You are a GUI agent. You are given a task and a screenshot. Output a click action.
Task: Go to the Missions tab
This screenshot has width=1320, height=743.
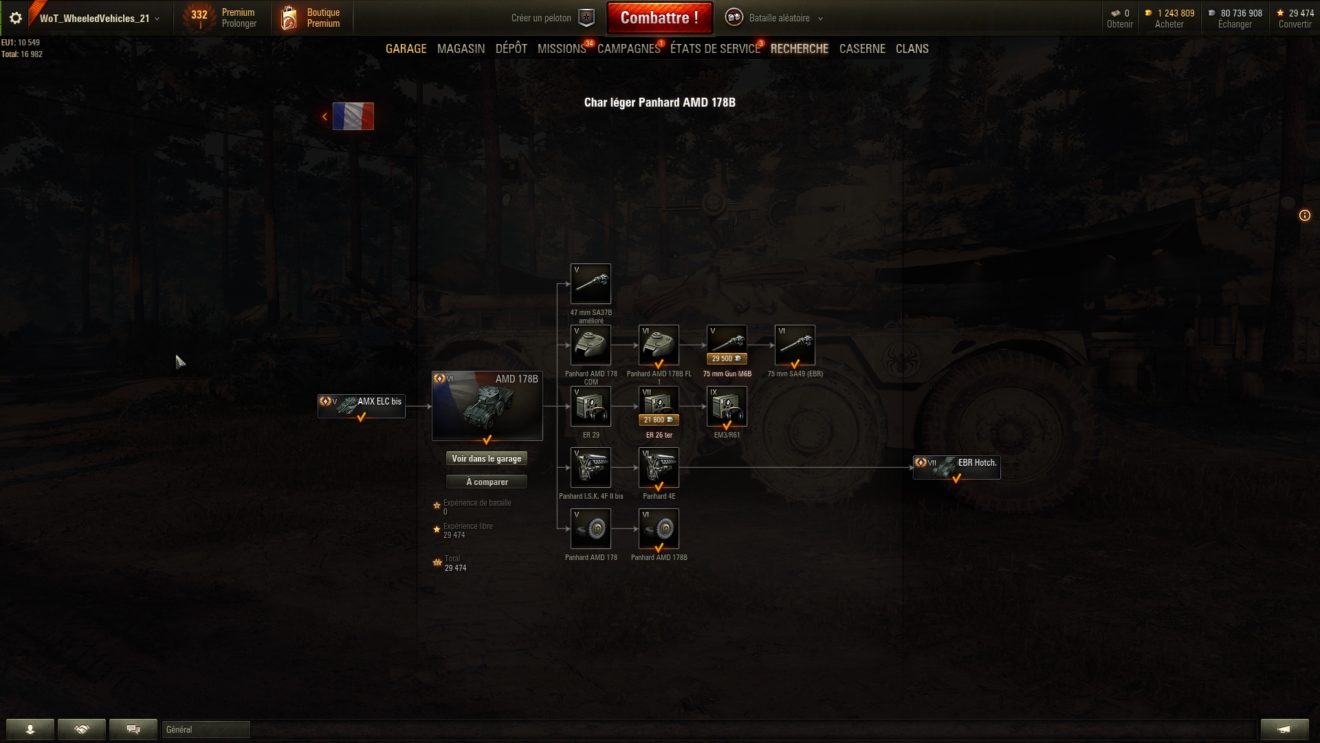point(561,49)
